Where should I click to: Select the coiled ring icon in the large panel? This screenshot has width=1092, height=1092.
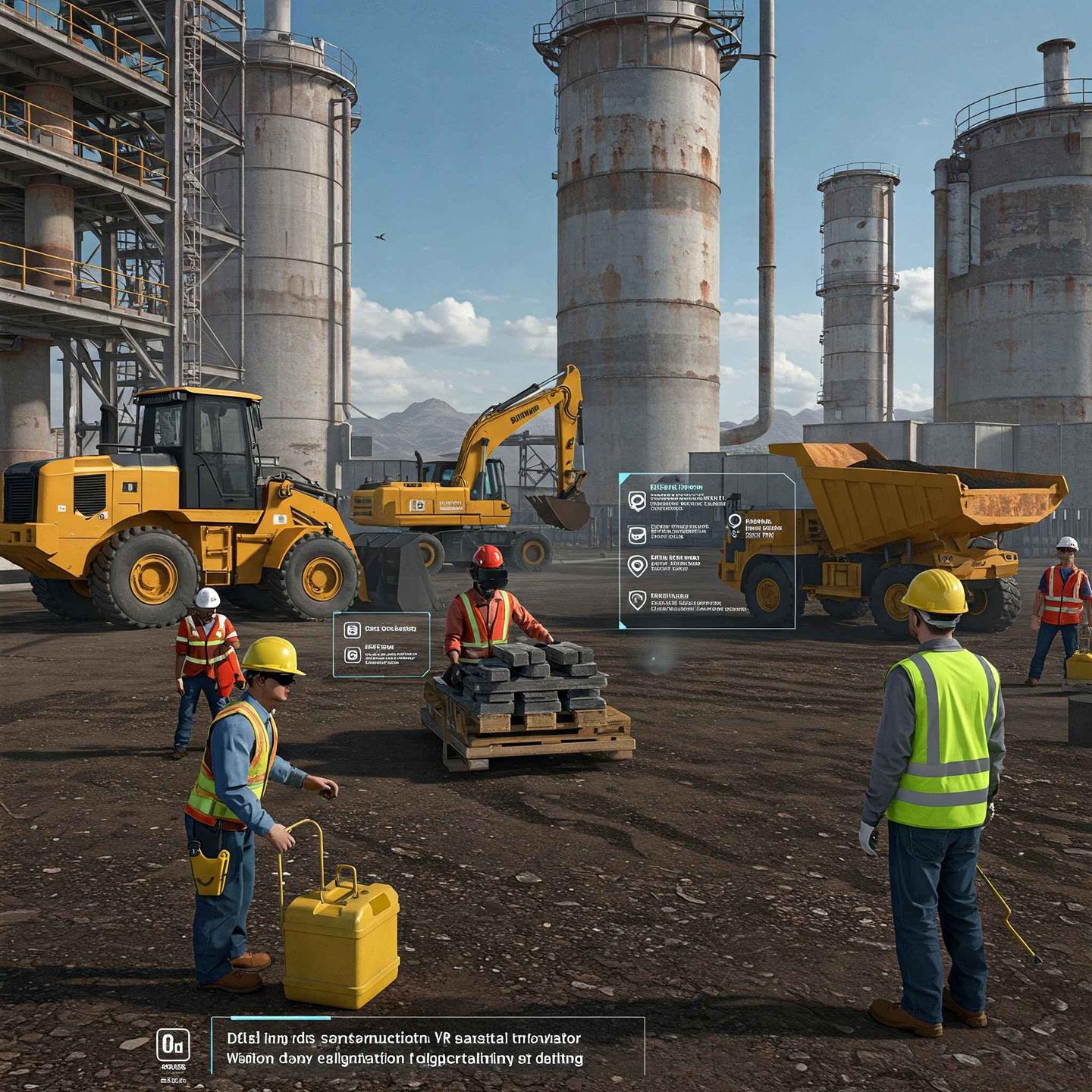pyautogui.click(x=636, y=500)
